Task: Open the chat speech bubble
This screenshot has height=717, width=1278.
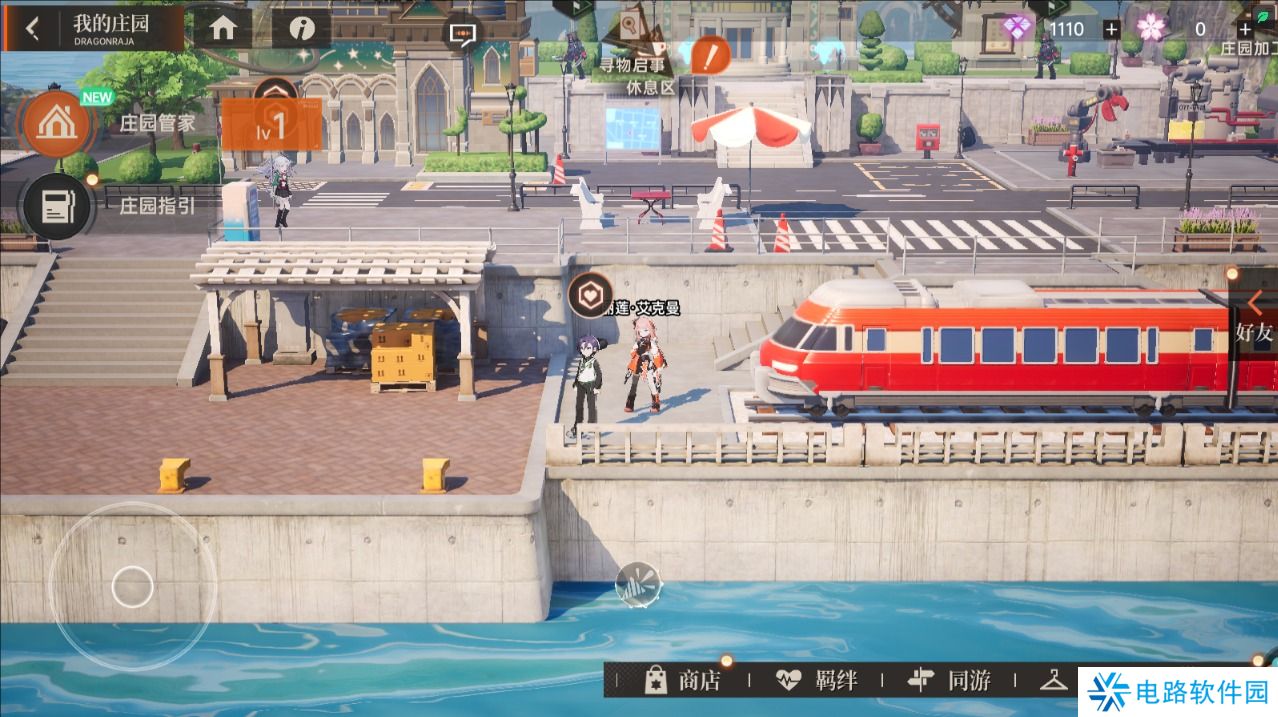Action: click(x=461, y=33)
